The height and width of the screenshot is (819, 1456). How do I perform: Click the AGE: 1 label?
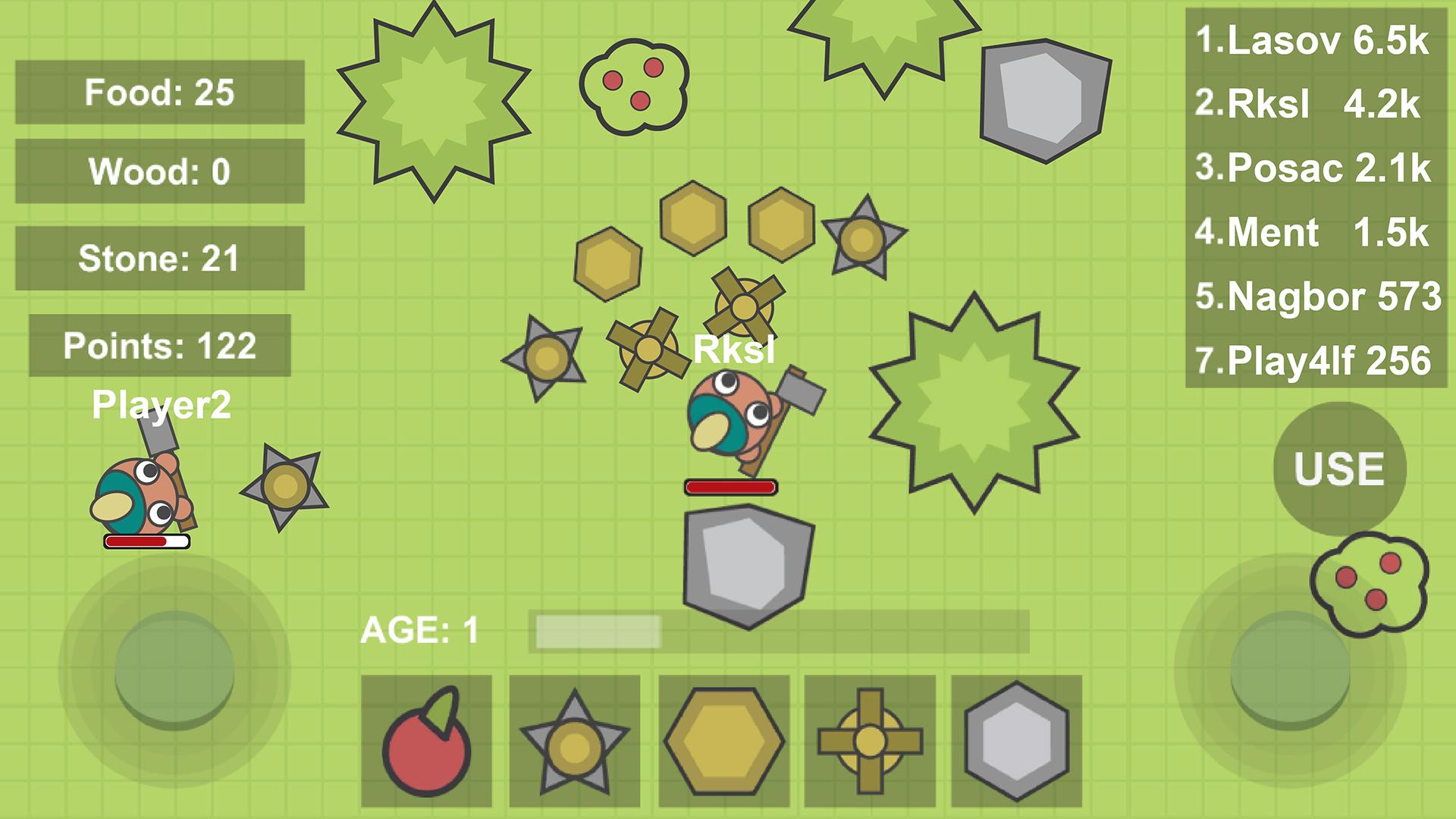422,631
